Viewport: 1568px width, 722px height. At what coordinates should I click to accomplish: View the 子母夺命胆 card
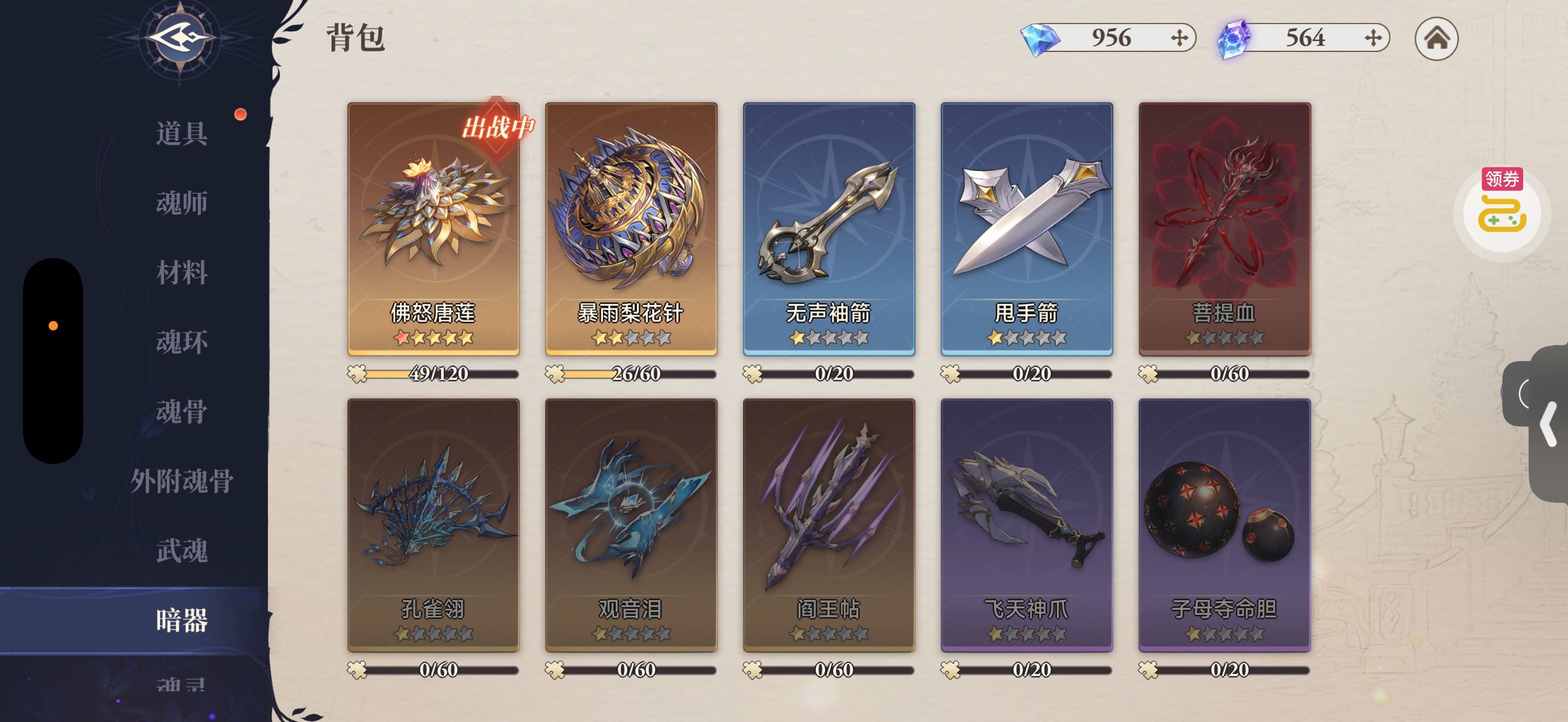1224,525
